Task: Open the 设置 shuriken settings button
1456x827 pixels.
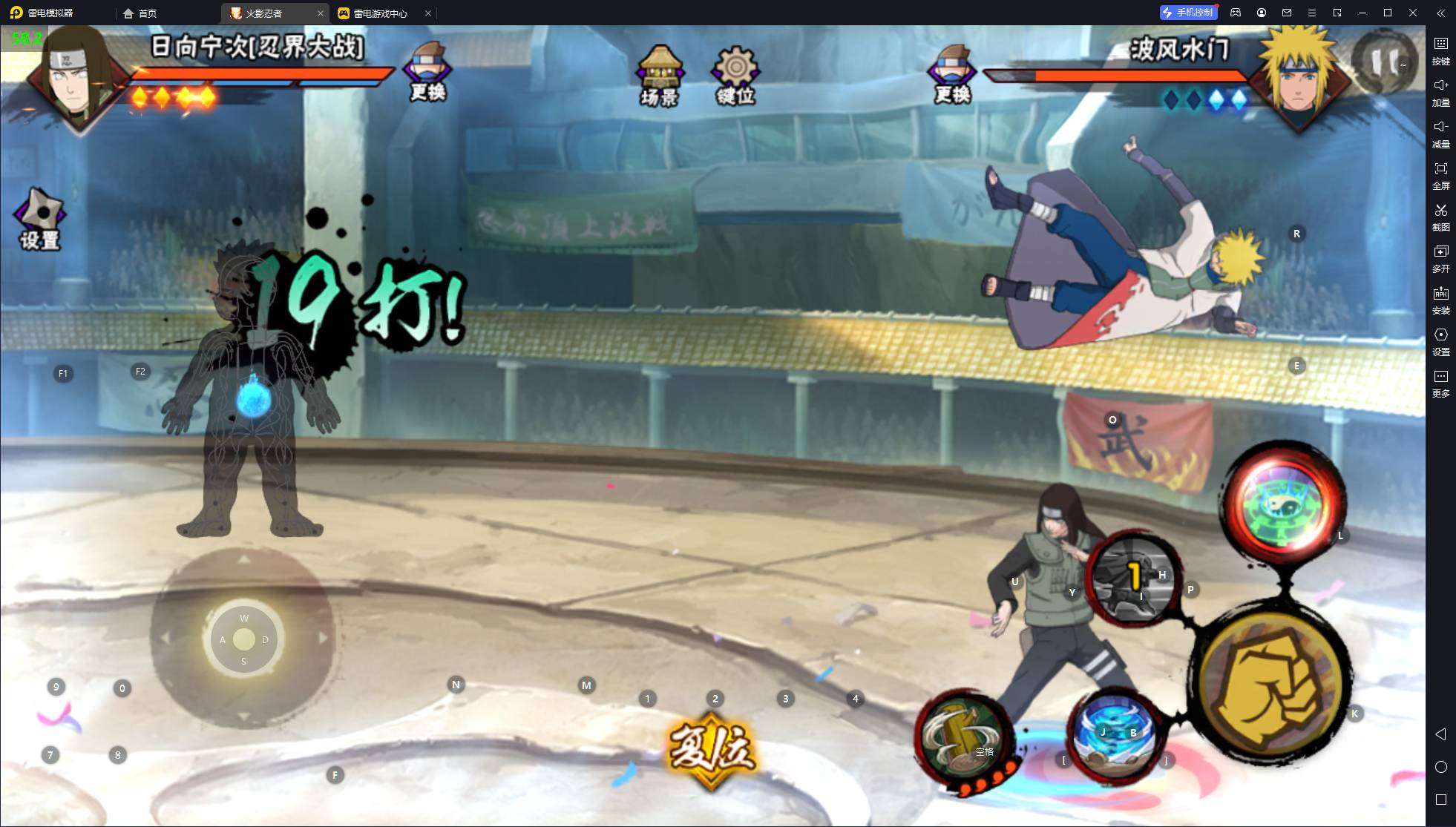Action: [40, 220]
